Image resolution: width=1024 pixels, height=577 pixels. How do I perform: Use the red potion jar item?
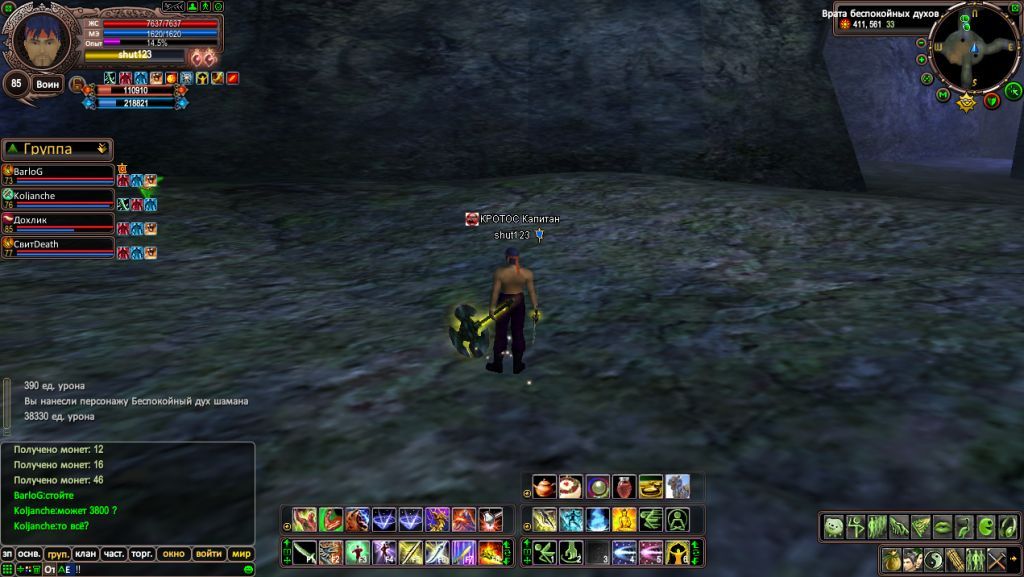[x=624, y=487]
